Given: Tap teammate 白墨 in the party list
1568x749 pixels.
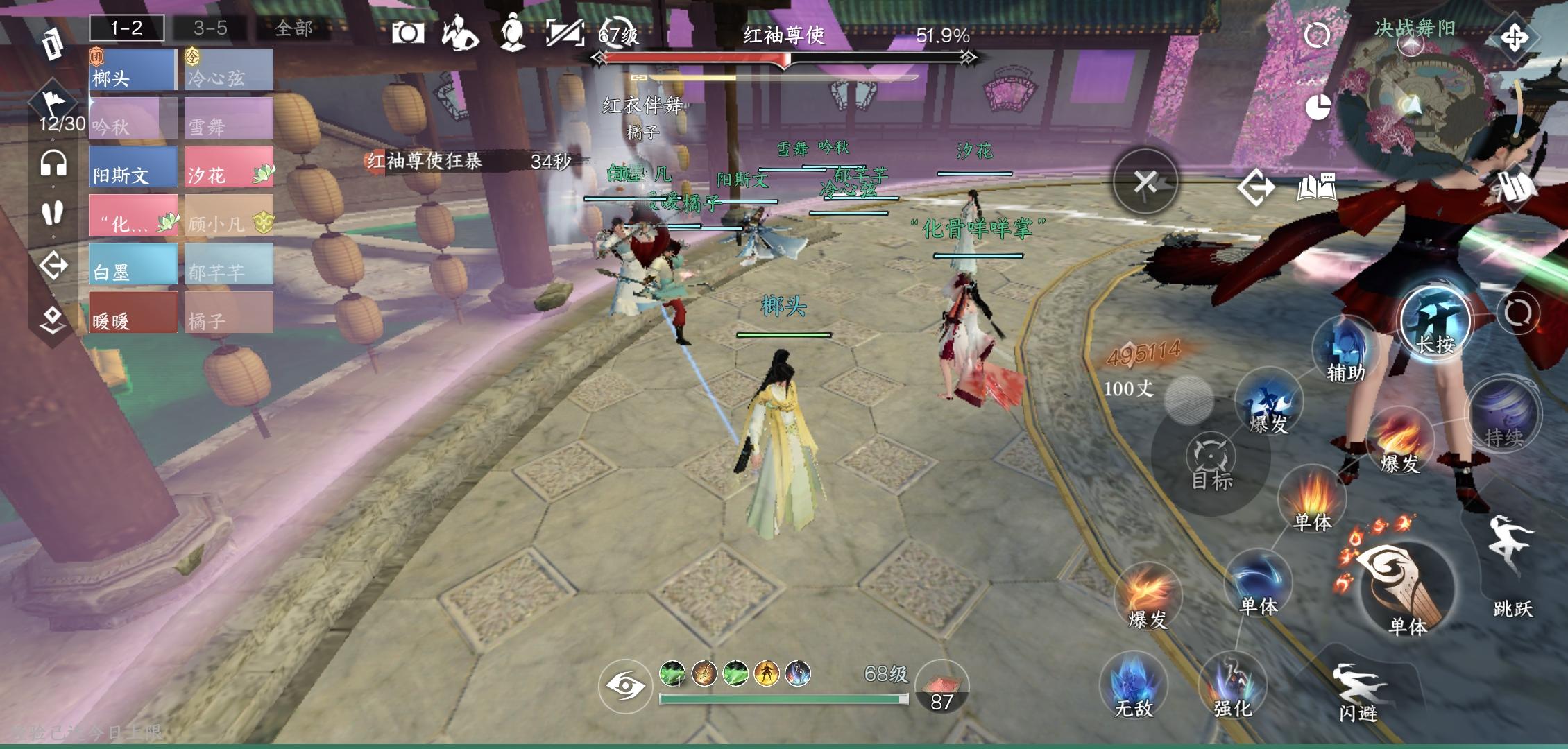Looking at the screenshot, I should [x=133, y=264].
